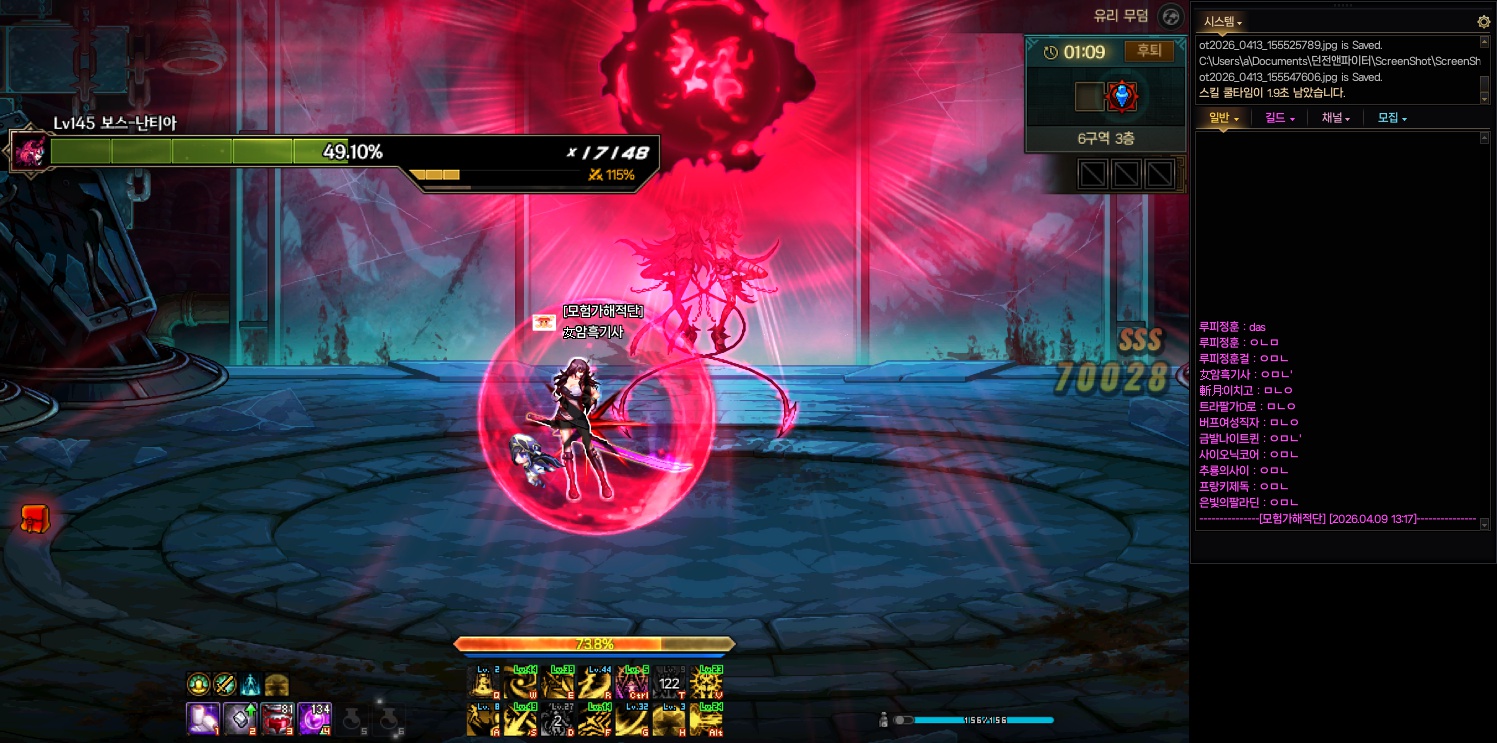This screenshot has width=1497, height=743.
Task: Select the 일반 chat tab
Action: pos(1223,118)
